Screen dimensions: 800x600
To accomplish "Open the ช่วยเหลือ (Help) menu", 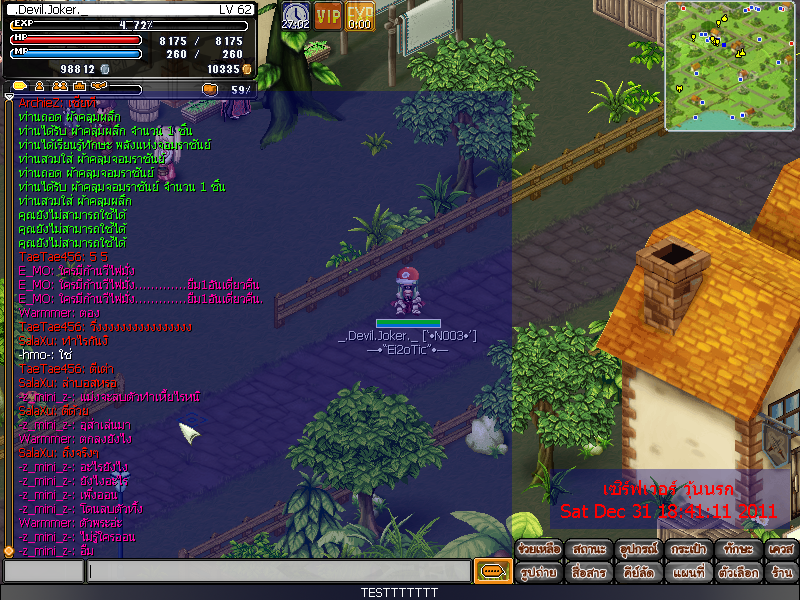I will coord(539,549).
